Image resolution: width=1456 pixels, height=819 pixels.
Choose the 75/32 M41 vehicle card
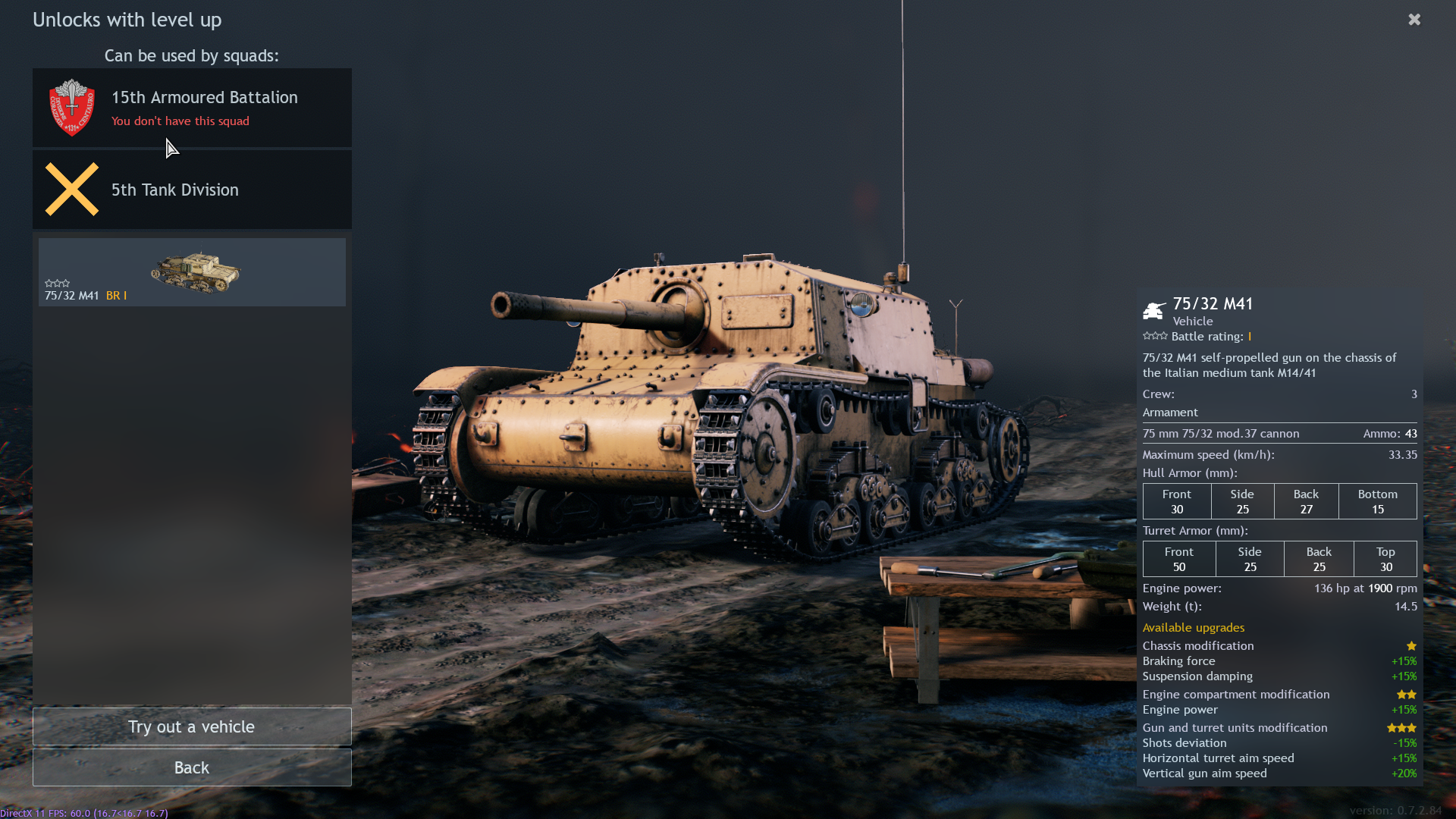(192, 272)
